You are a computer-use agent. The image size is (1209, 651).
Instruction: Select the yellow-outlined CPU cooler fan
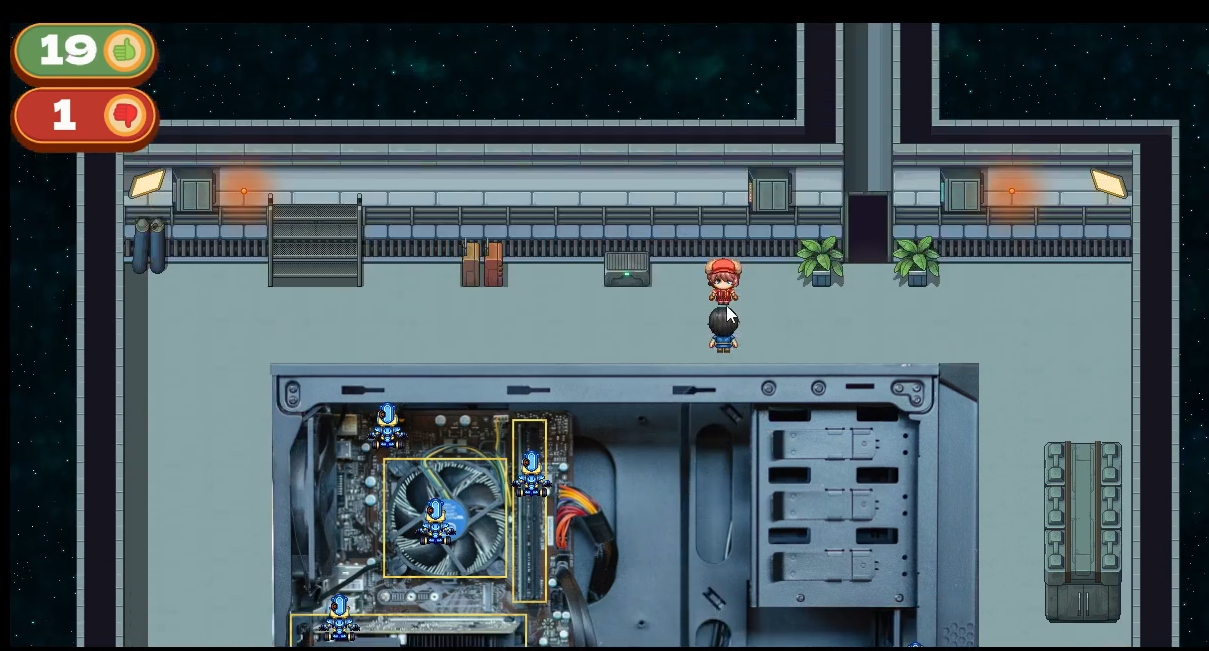[x=445, y=517]
